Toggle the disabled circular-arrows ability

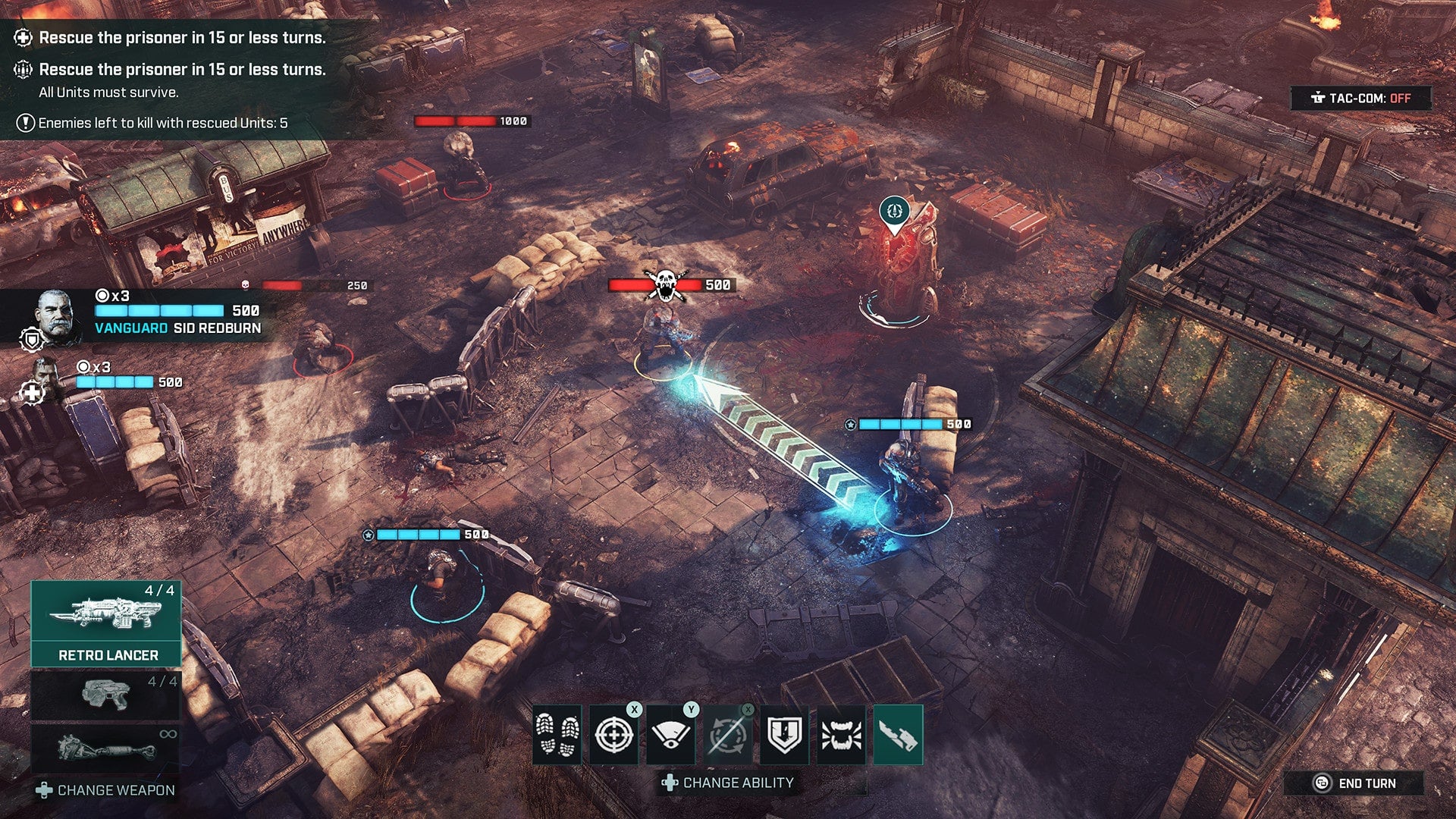730,732
